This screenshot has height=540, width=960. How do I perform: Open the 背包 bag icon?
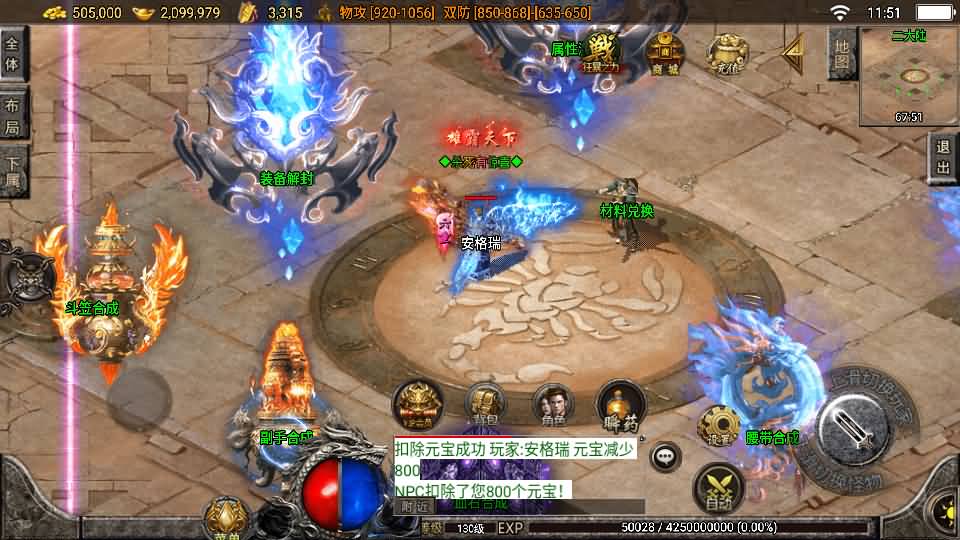(x=484, y=402)
